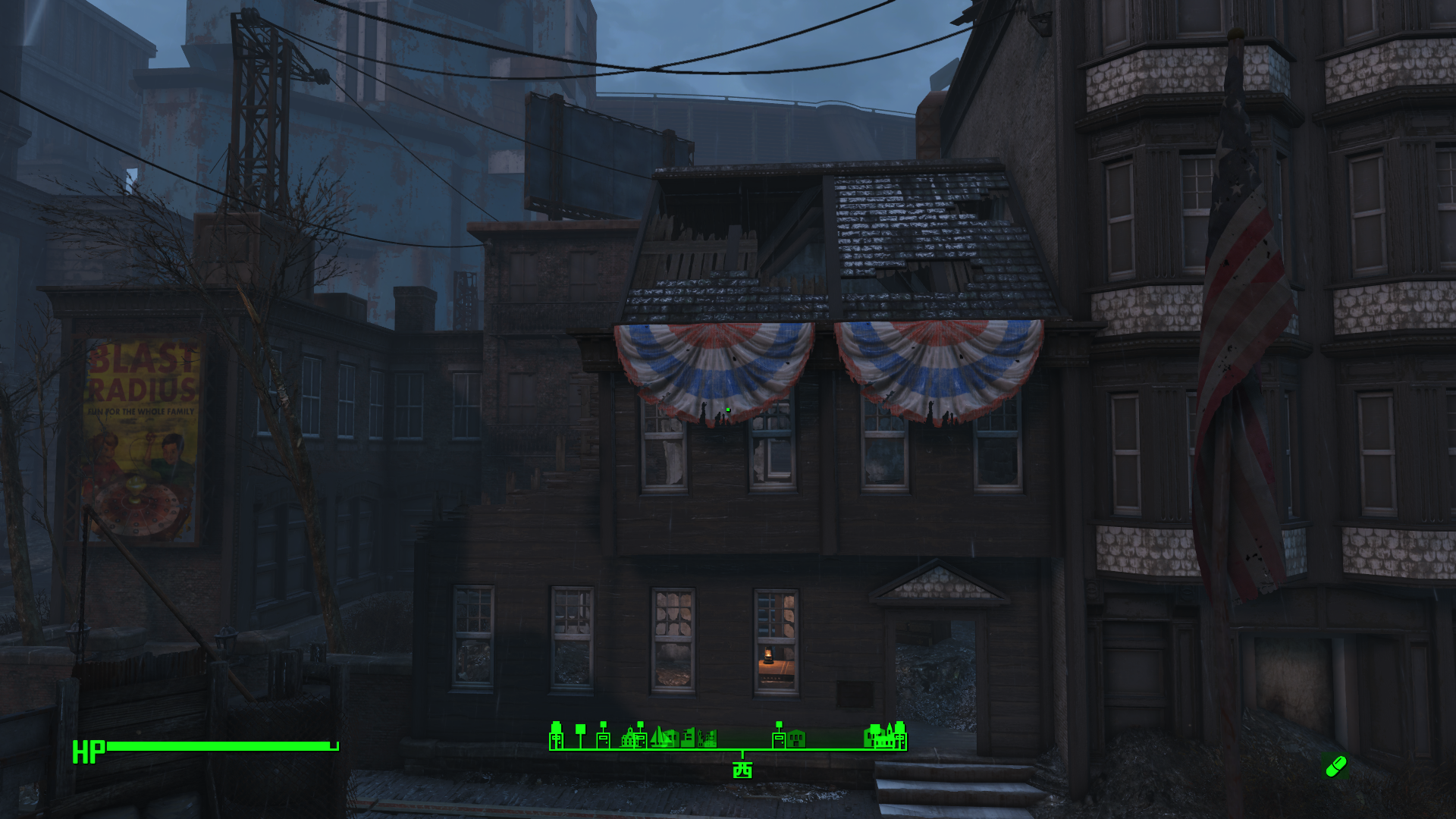1456x819 pixels.
Task: Select the sailboat marker on the compass
Action: (661, 736)
